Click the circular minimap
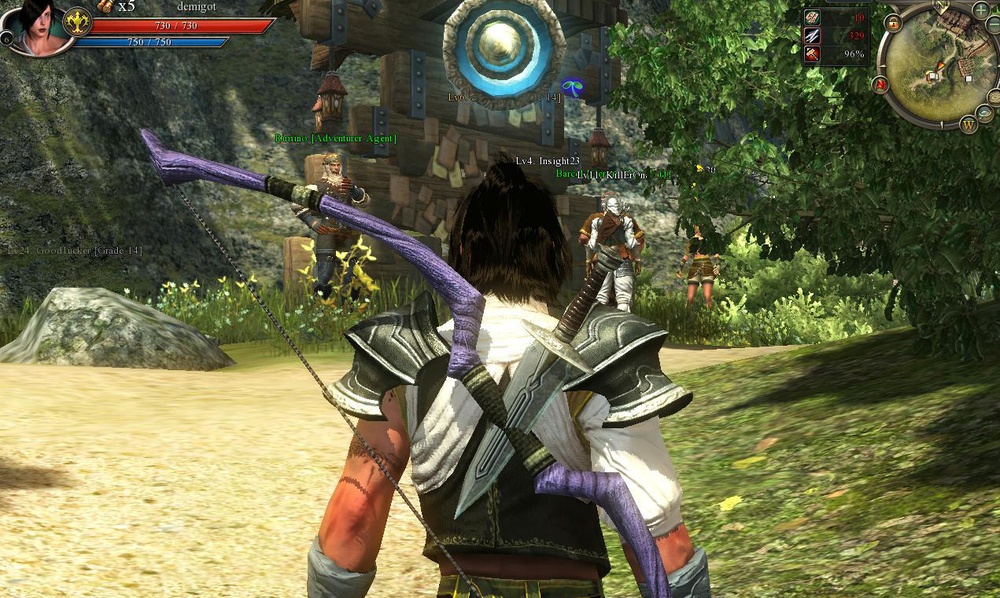 (937, 67)
